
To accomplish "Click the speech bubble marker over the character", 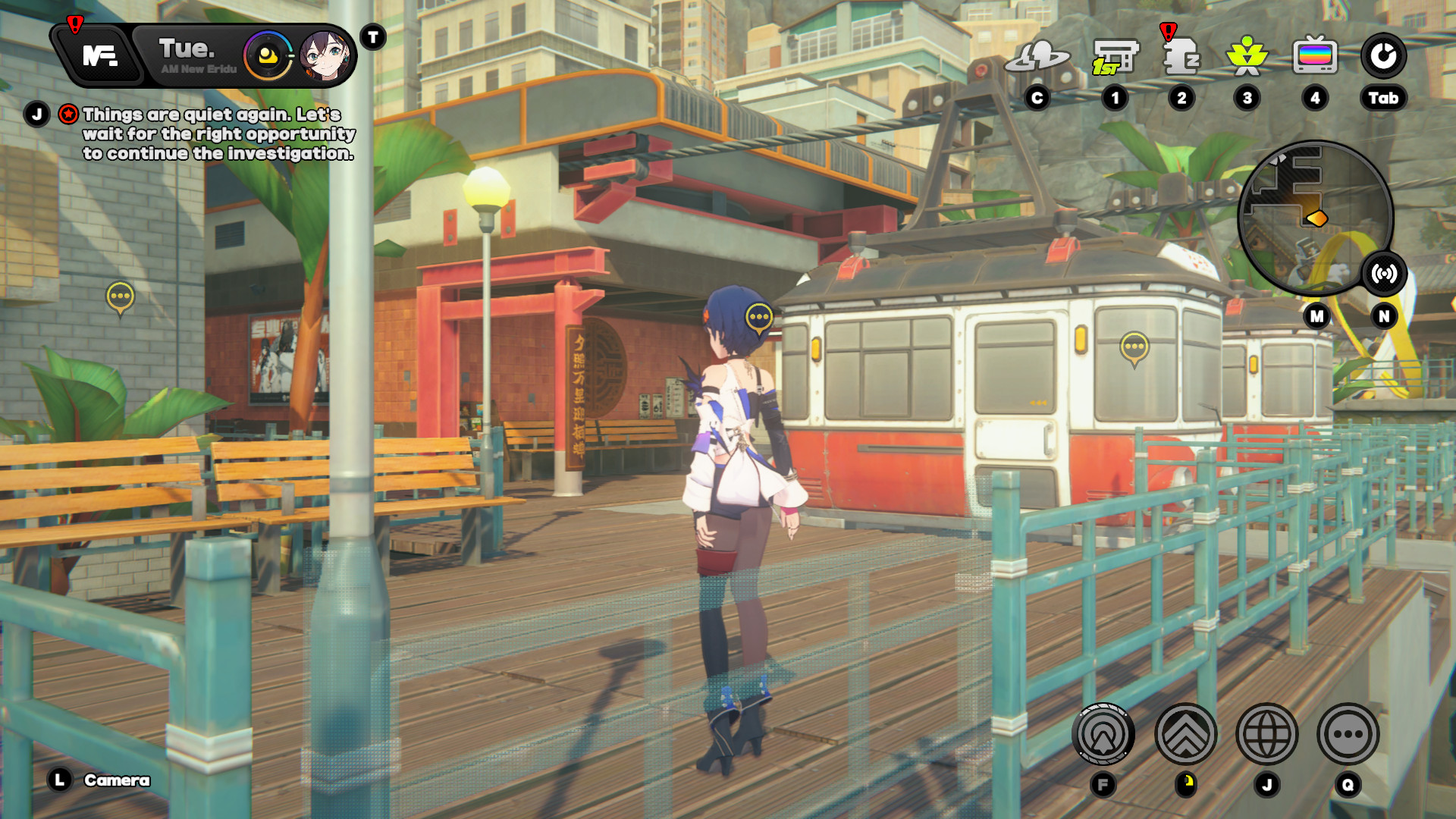I will (x=759, y=317).
